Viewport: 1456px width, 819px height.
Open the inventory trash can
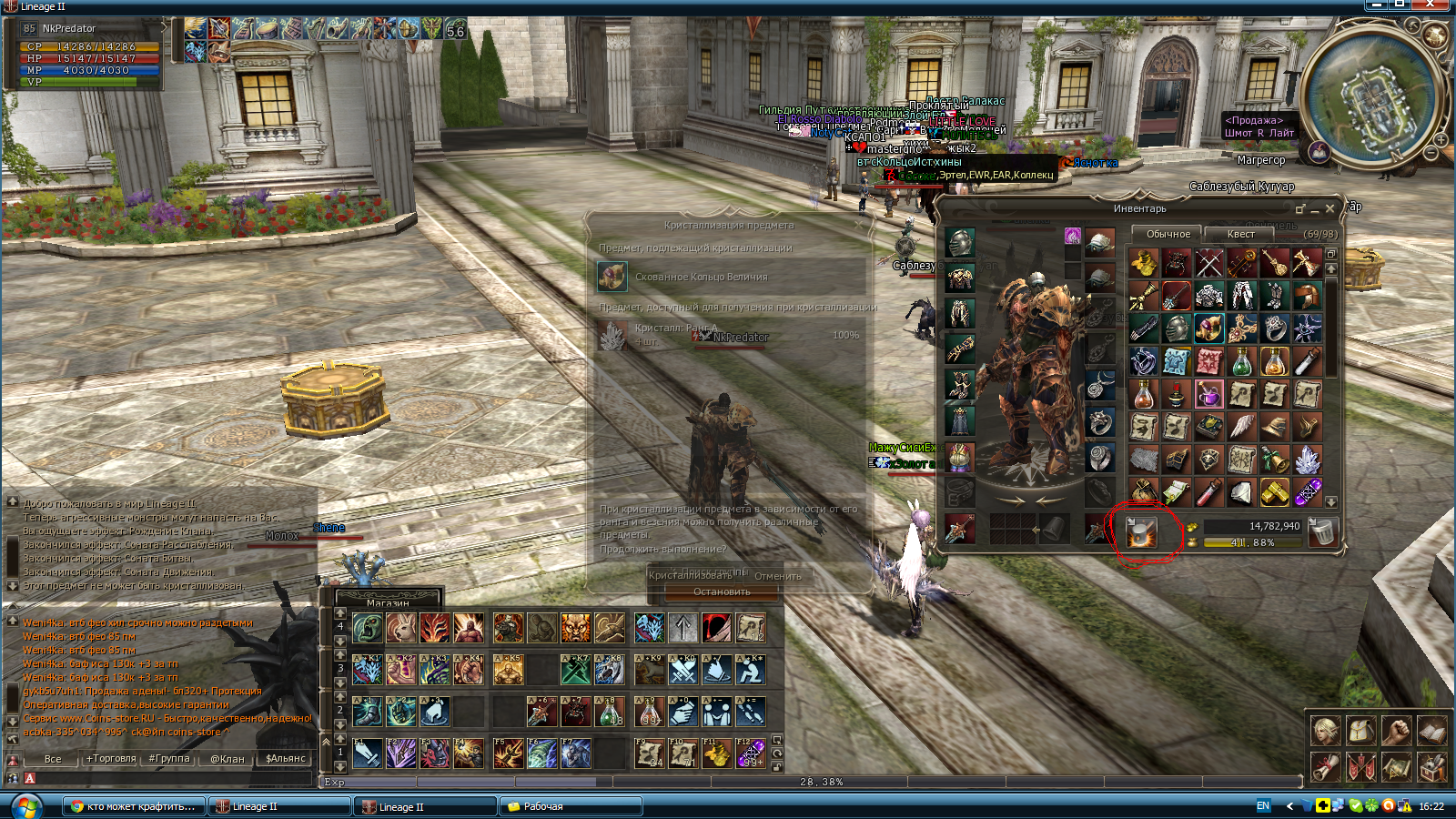1322,531
